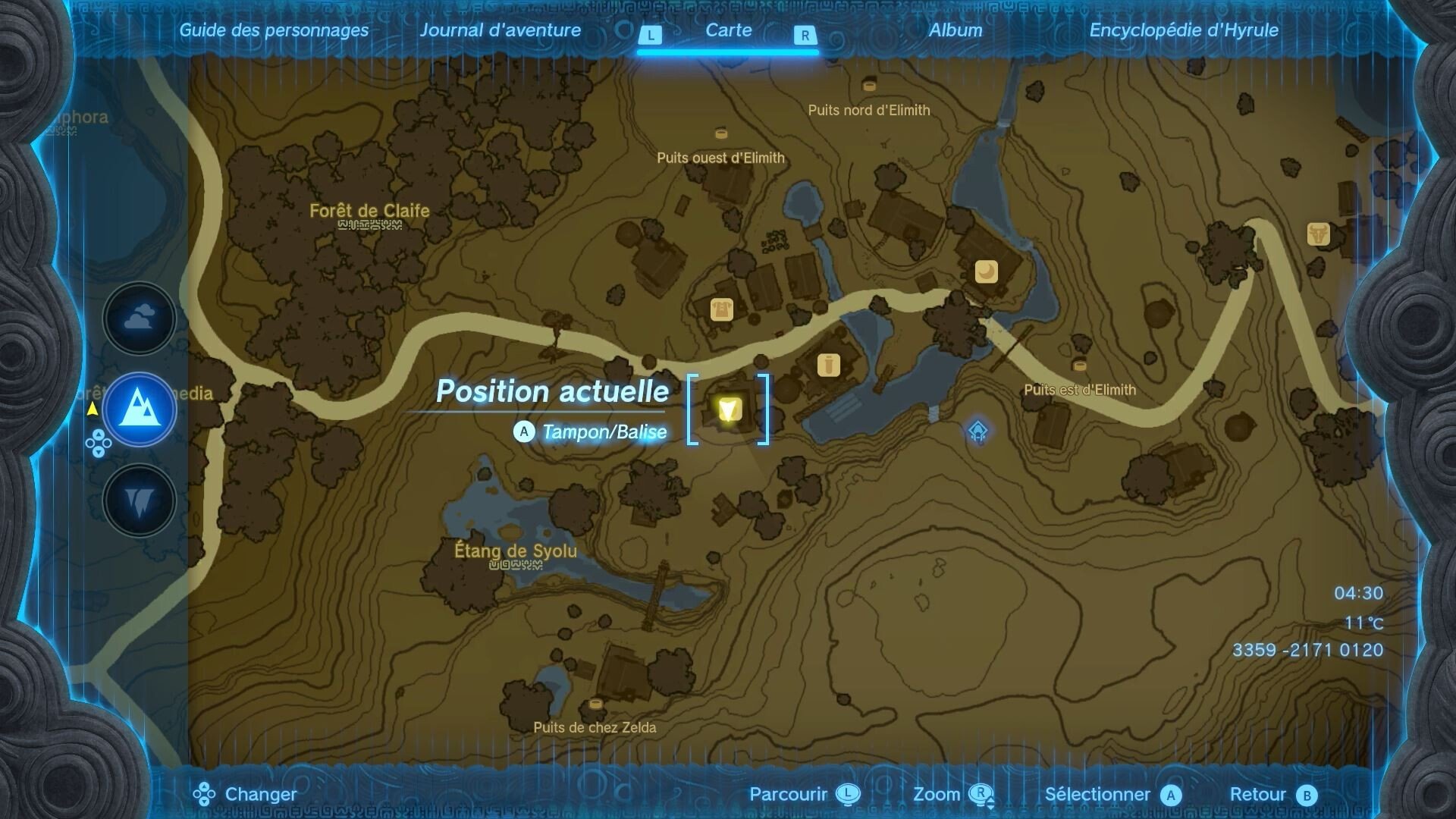Click the armor shop shirt marker

tap(721, 309)
